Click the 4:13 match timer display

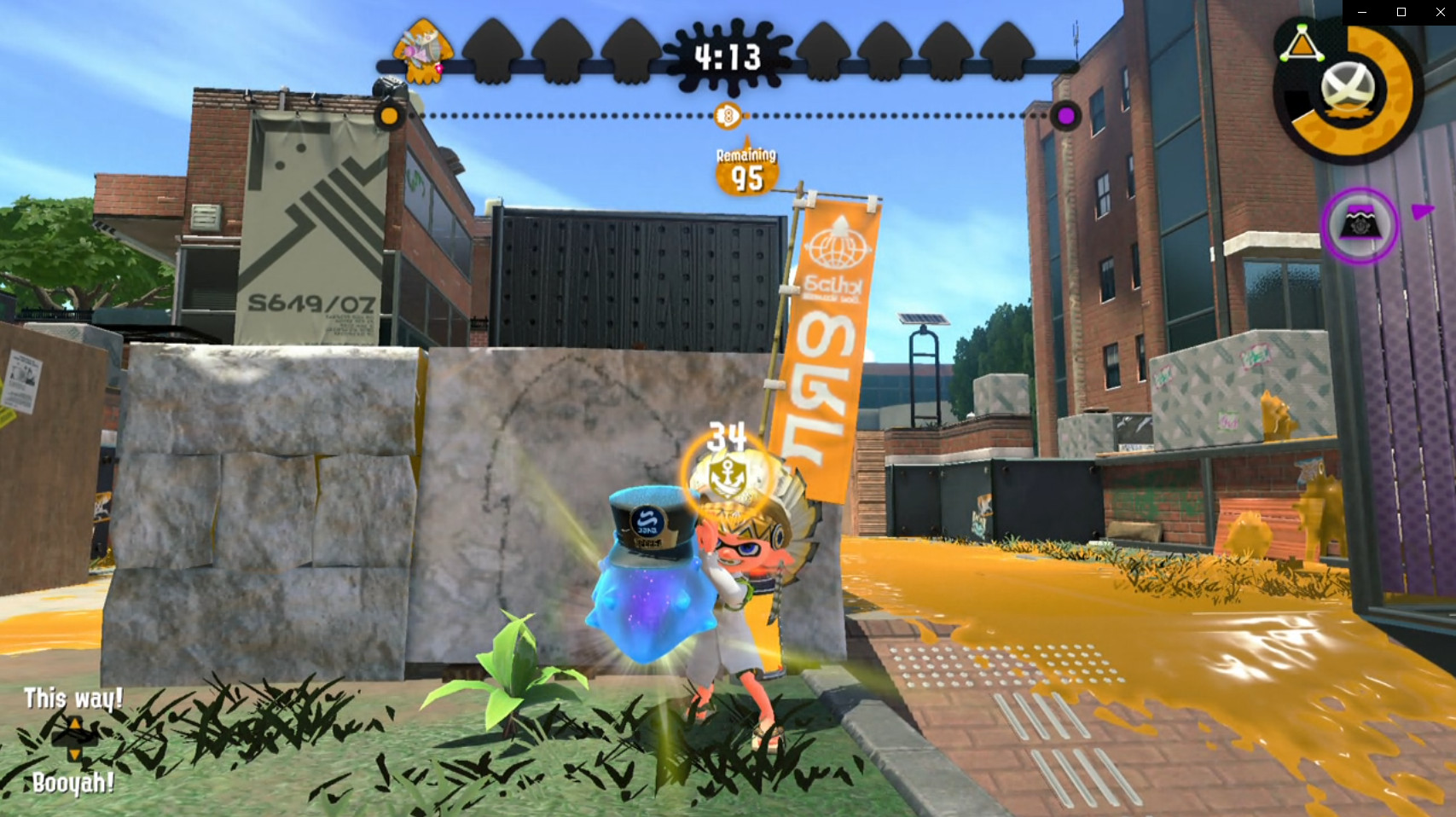[x=729, y=58]
